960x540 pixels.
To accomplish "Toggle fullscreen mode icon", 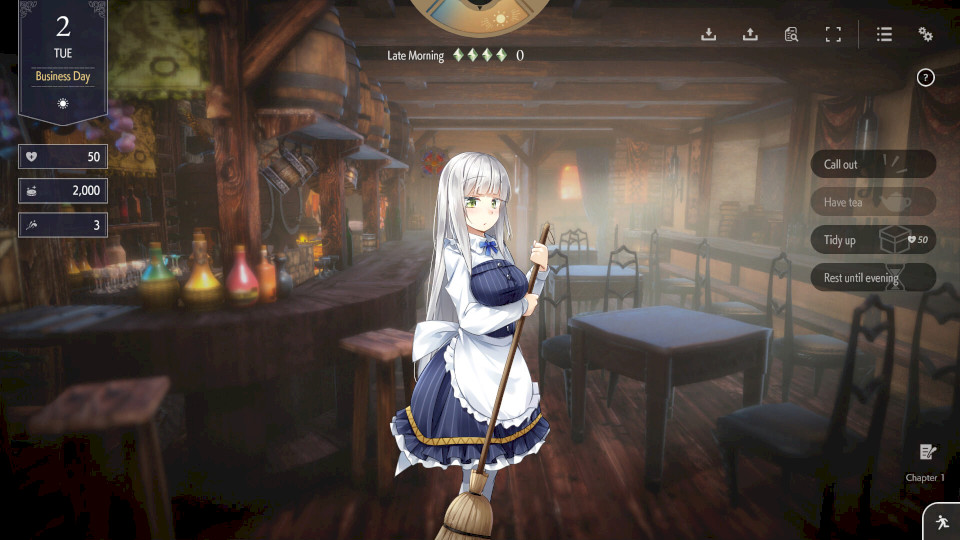I will coord(833,35).
